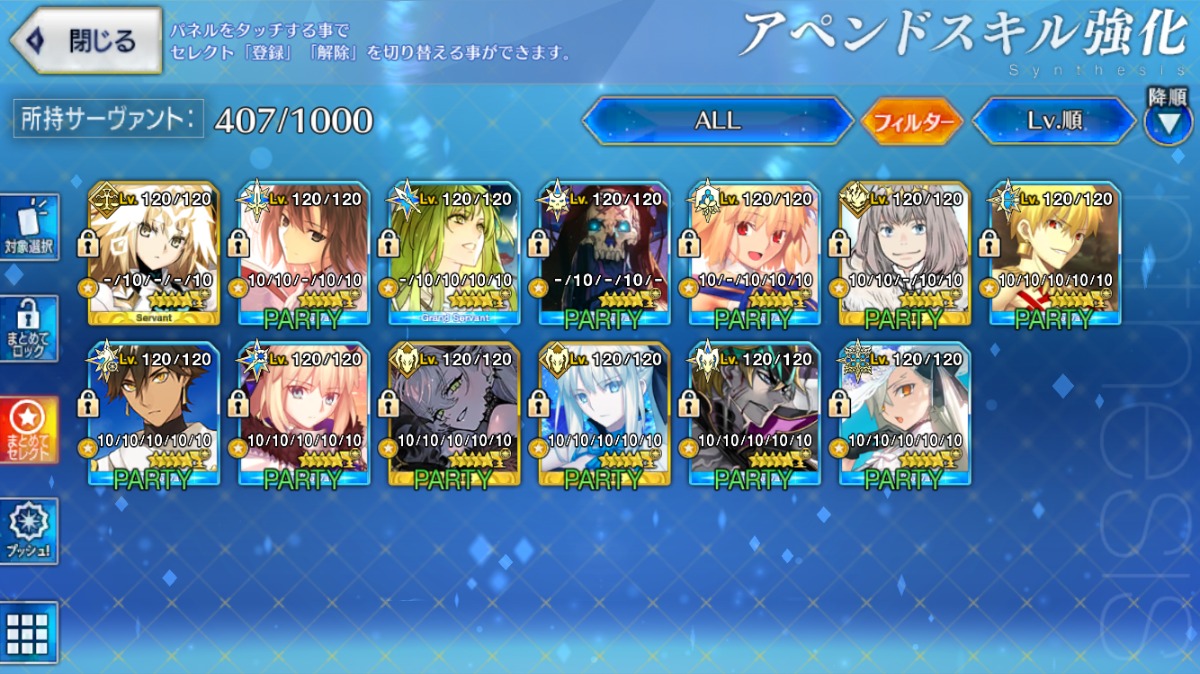Pick the blonde red-eyed servant card
This screenshot has height=674, width=1200.
click(754, 254)
